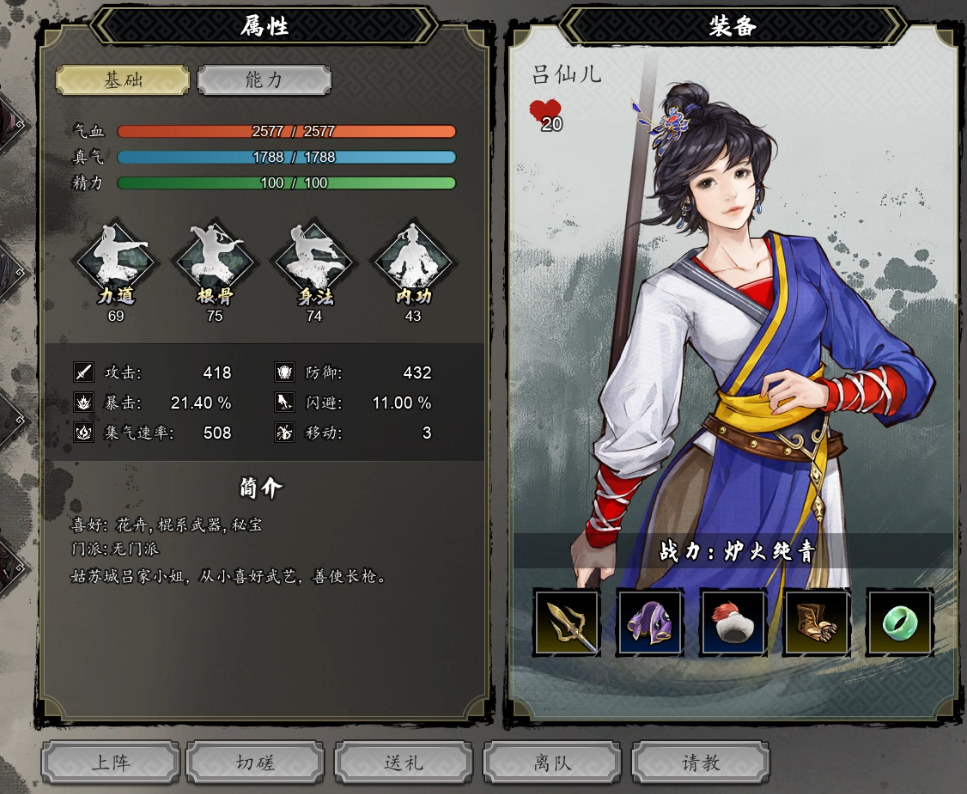Click the red-topped hat equipment slot
967x794 pixels.
coord(733,622)
